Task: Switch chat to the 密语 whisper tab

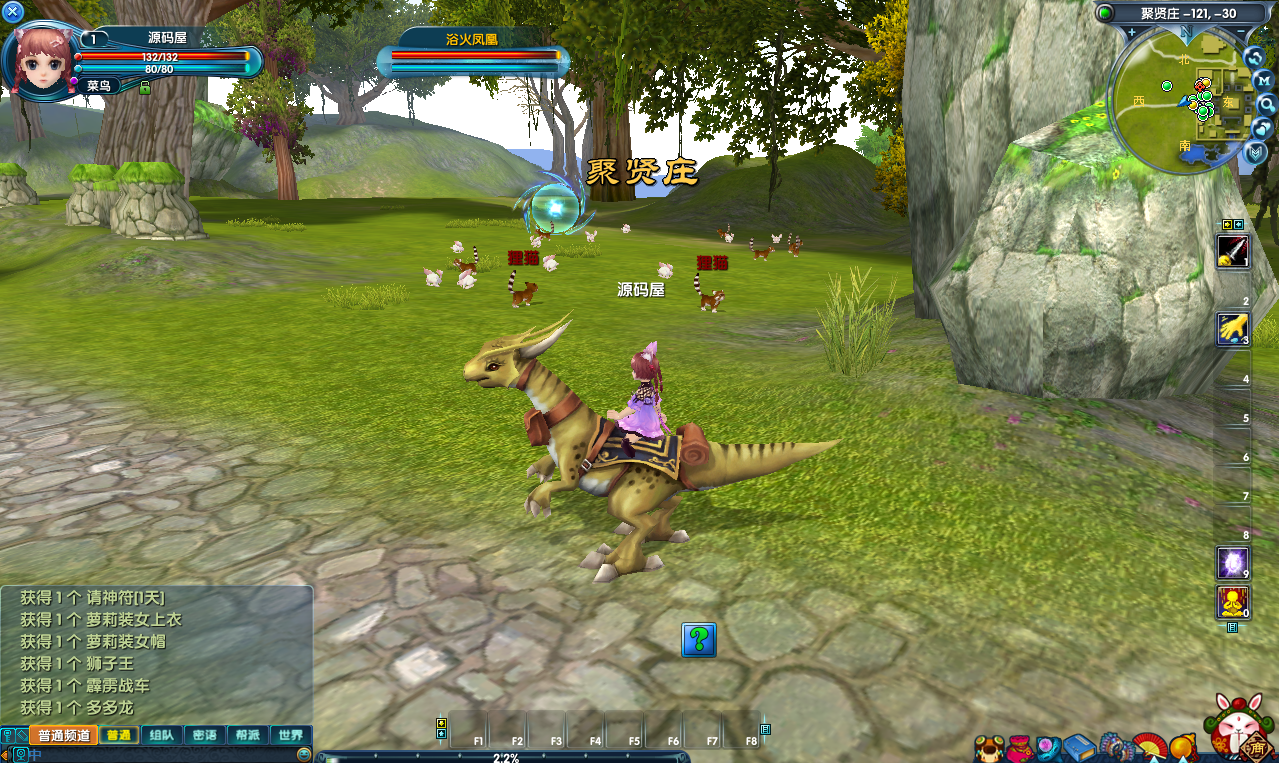Action: (x=205, y=735)
